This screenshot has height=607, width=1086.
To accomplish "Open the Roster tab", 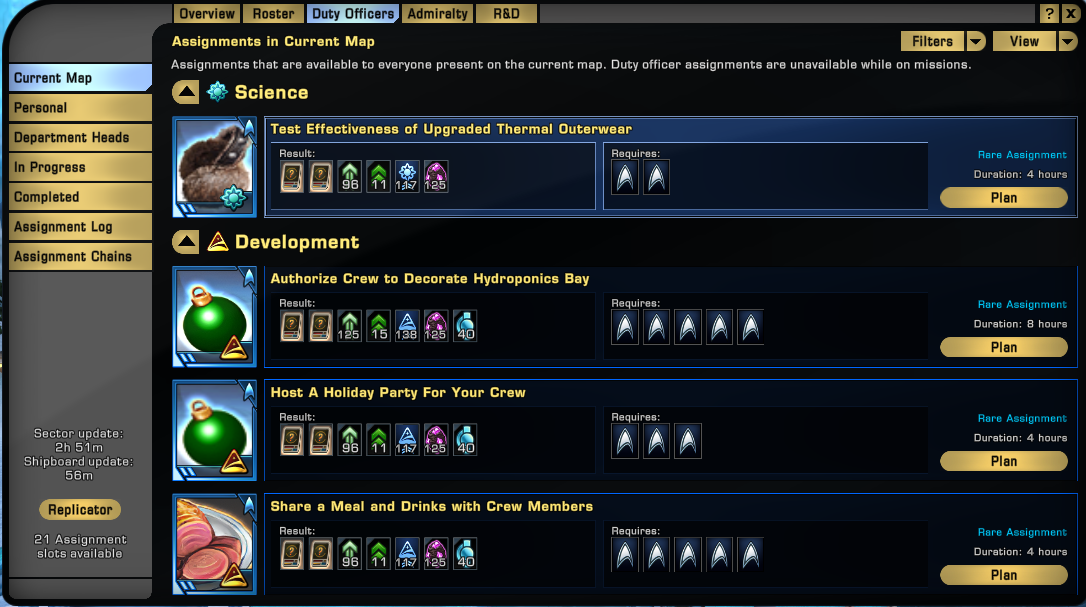I will pos(273,14).
